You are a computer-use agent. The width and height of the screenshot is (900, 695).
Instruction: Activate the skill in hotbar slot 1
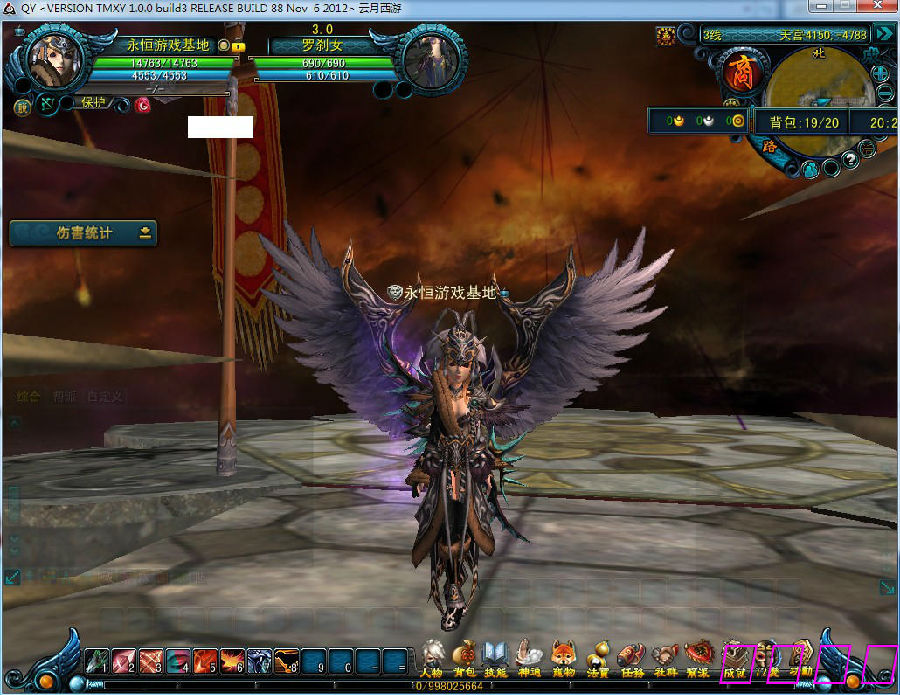coord(97,661)
